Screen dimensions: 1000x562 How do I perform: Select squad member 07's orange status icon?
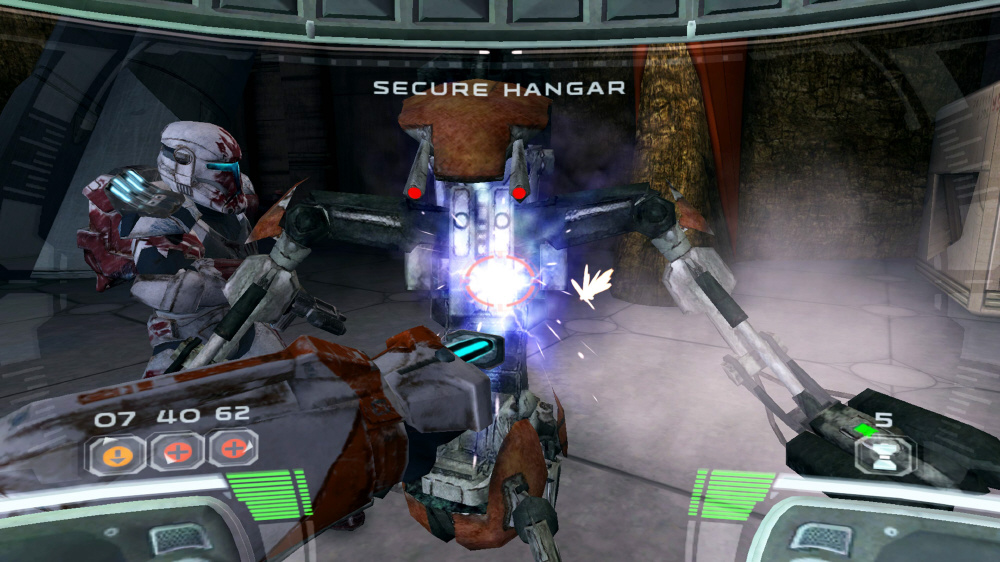click(110, 452)
